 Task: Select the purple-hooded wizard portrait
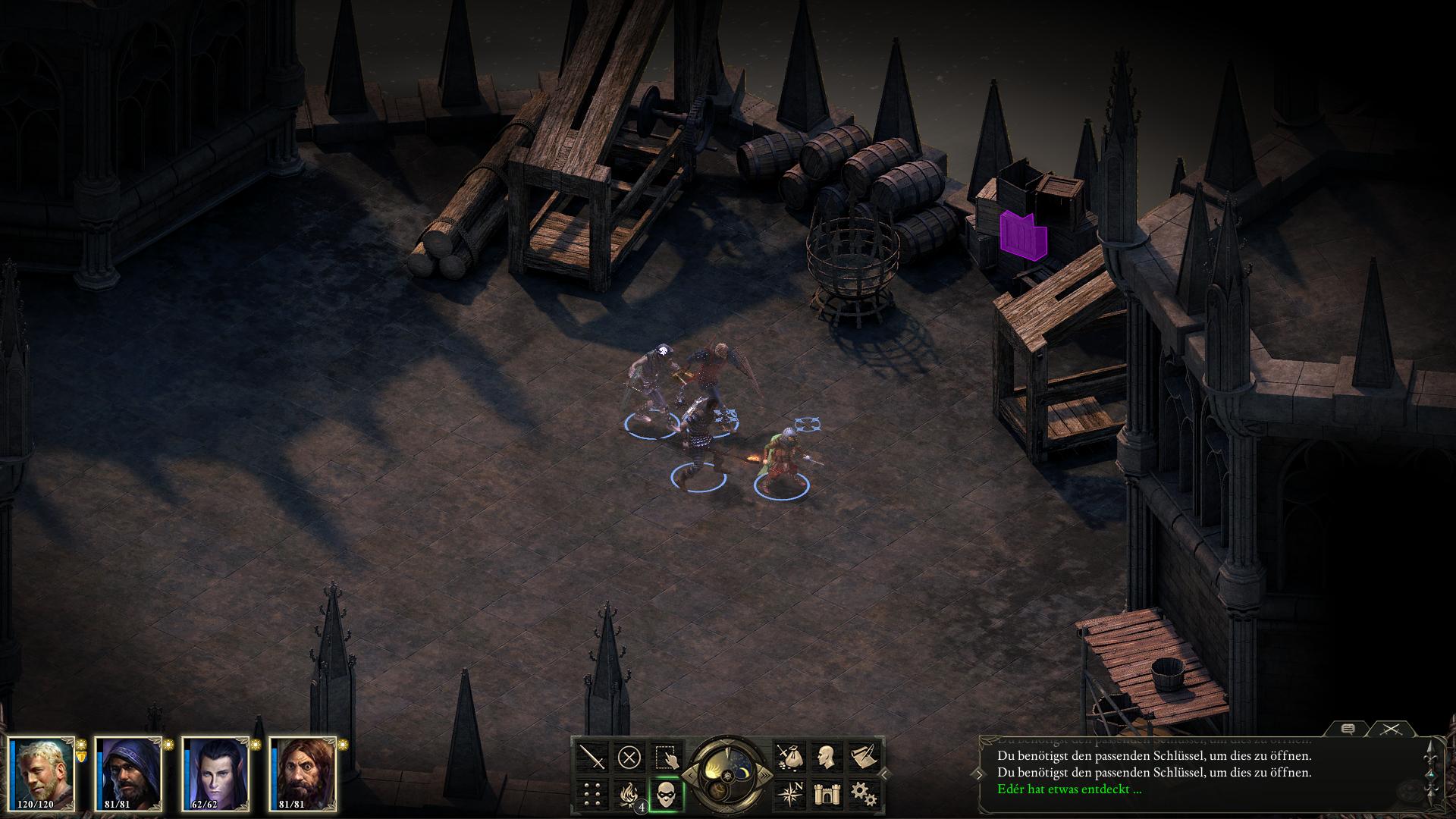click(x=130, y=773)
